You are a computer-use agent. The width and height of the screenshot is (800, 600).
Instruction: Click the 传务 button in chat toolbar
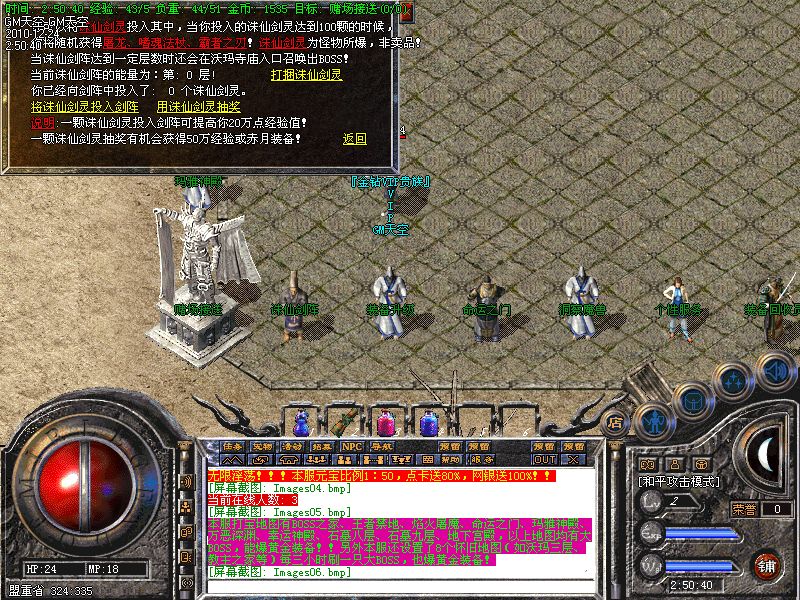[x=233, y=446]
